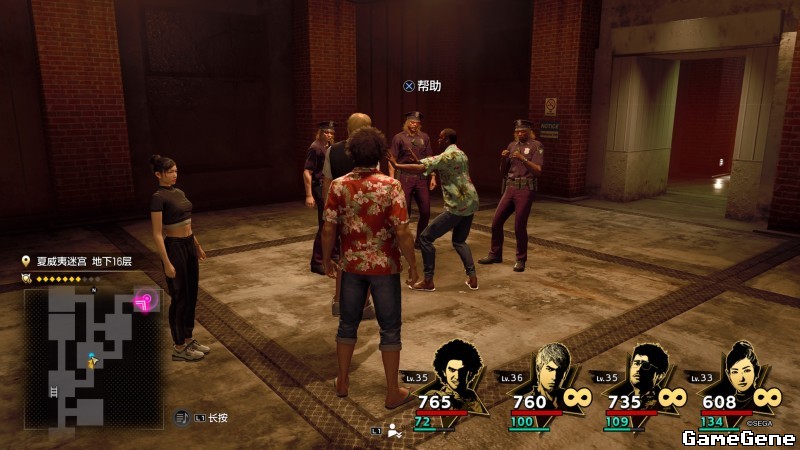Click the Hawaiian Labyrinth location label
800x450 pixels.
82,262
